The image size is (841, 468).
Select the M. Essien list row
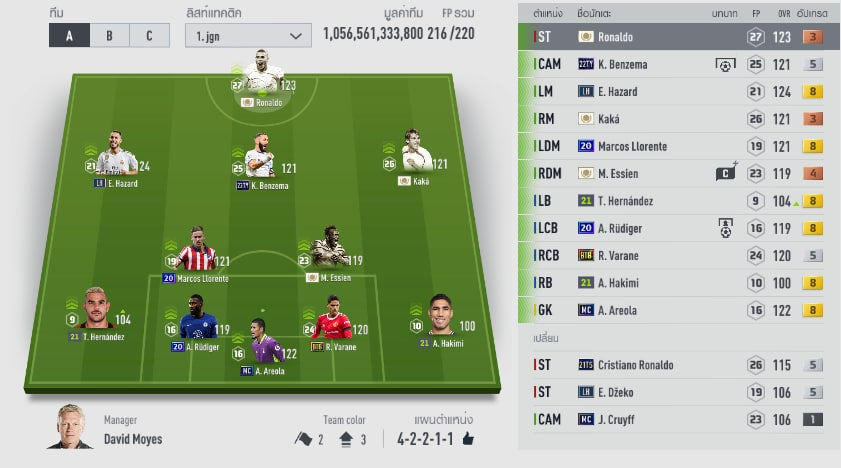pos(678,173)
